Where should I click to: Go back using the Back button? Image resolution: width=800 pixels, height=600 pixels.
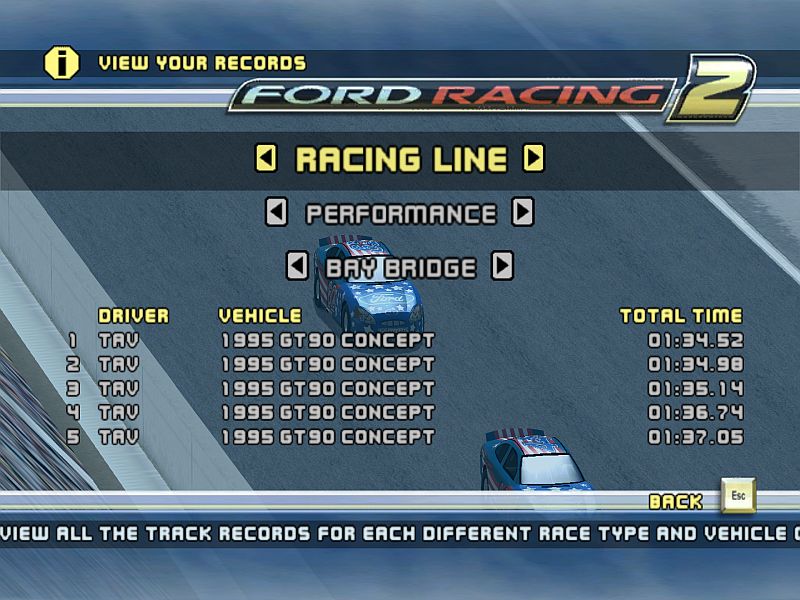click(x=738, y=496)
